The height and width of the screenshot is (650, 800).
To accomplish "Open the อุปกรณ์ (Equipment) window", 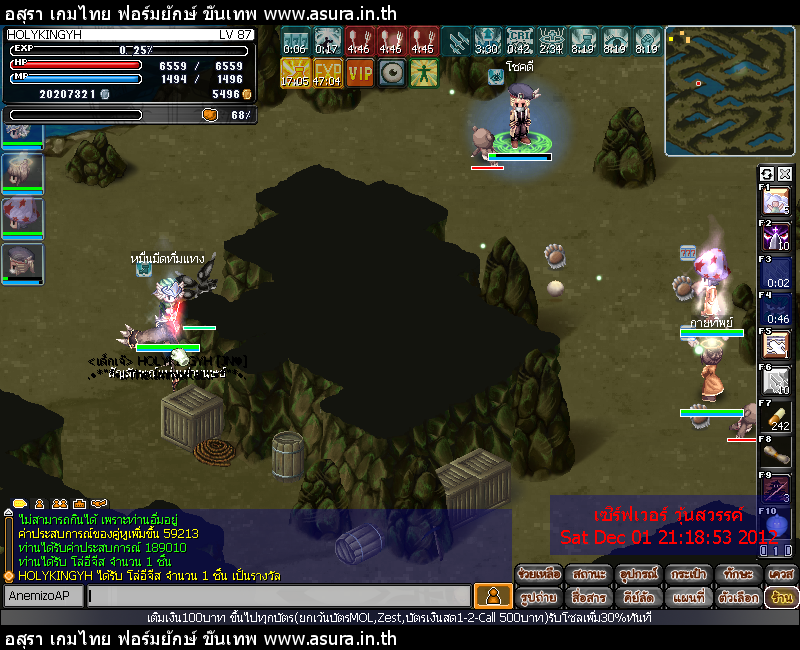I will coord(639,574).
